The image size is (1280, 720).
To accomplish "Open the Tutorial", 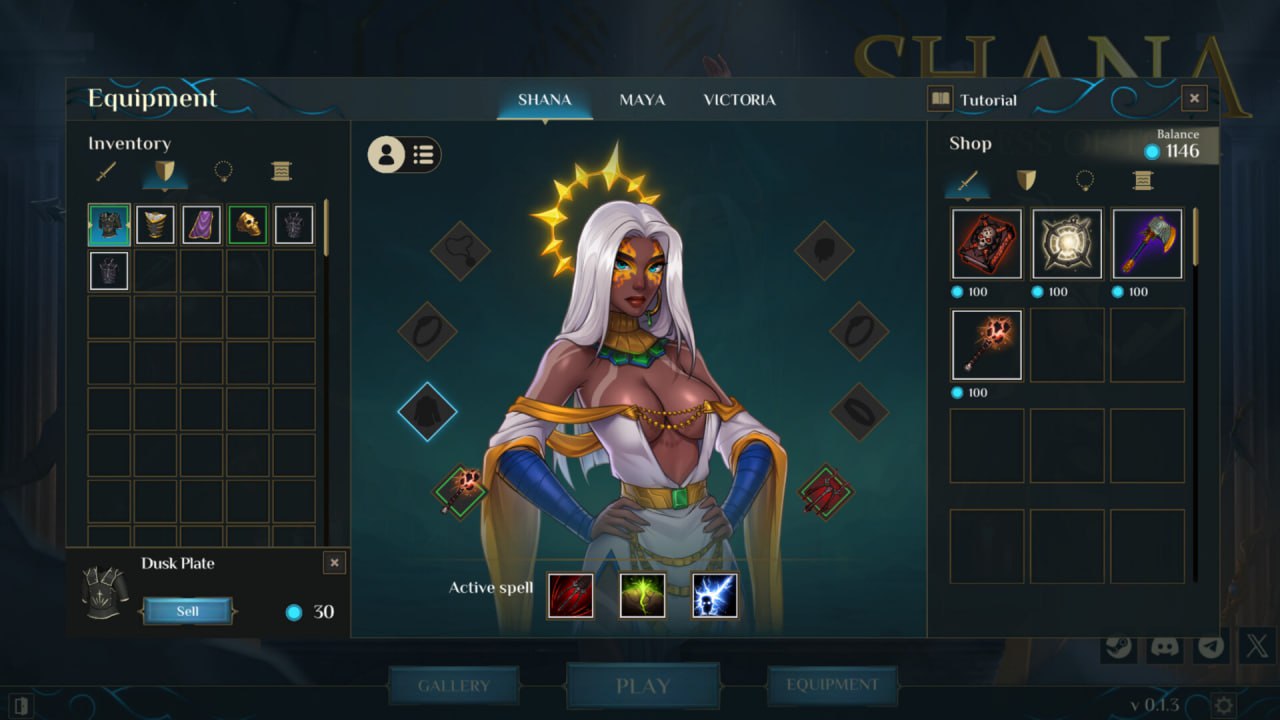I will [x=974, y=99].
